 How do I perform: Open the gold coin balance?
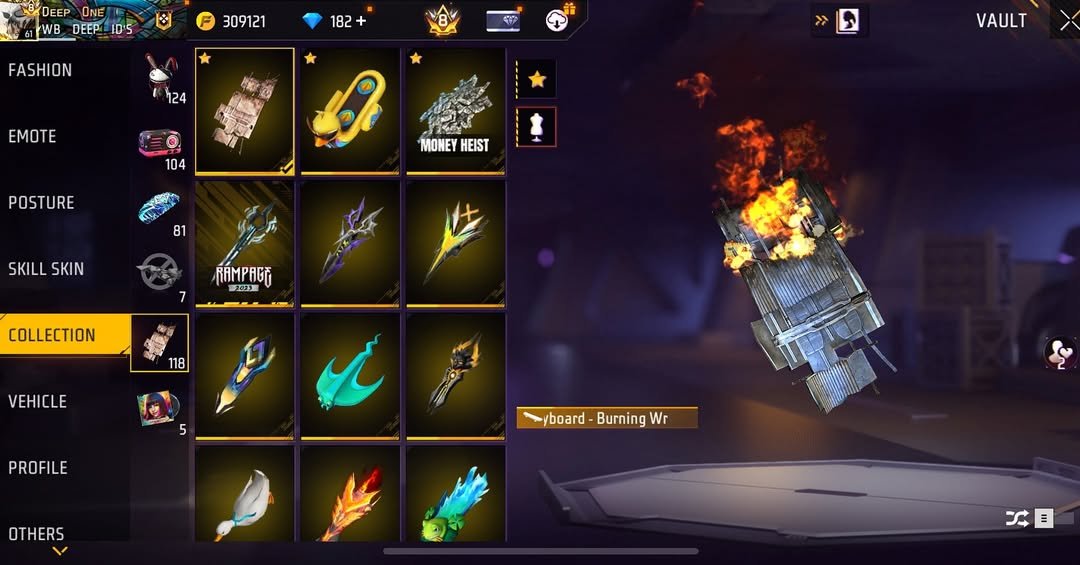coord(232,21)
